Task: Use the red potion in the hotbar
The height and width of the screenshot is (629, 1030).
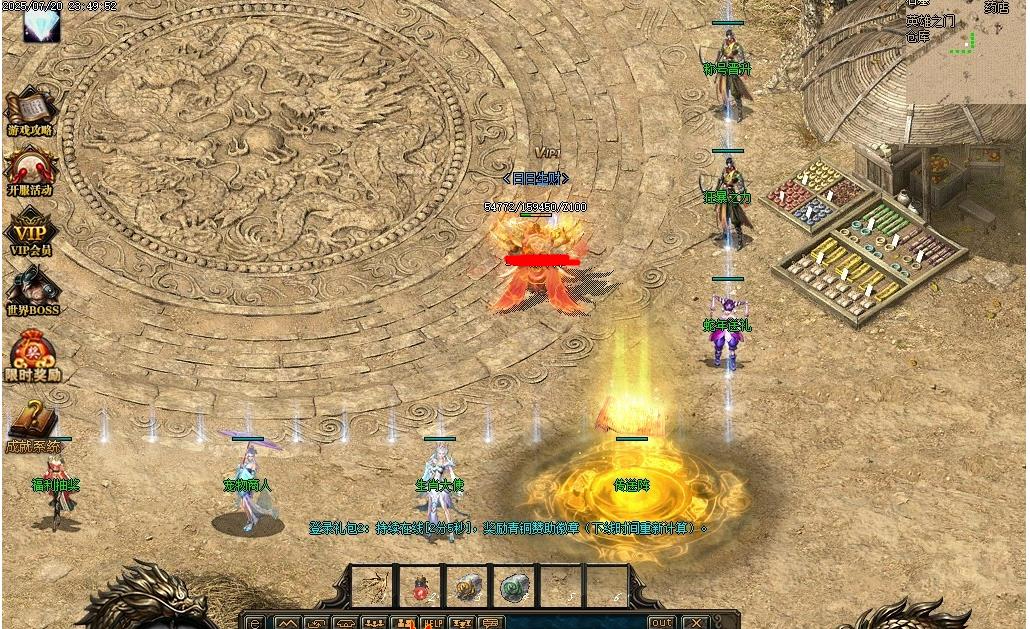Action: 422,585
